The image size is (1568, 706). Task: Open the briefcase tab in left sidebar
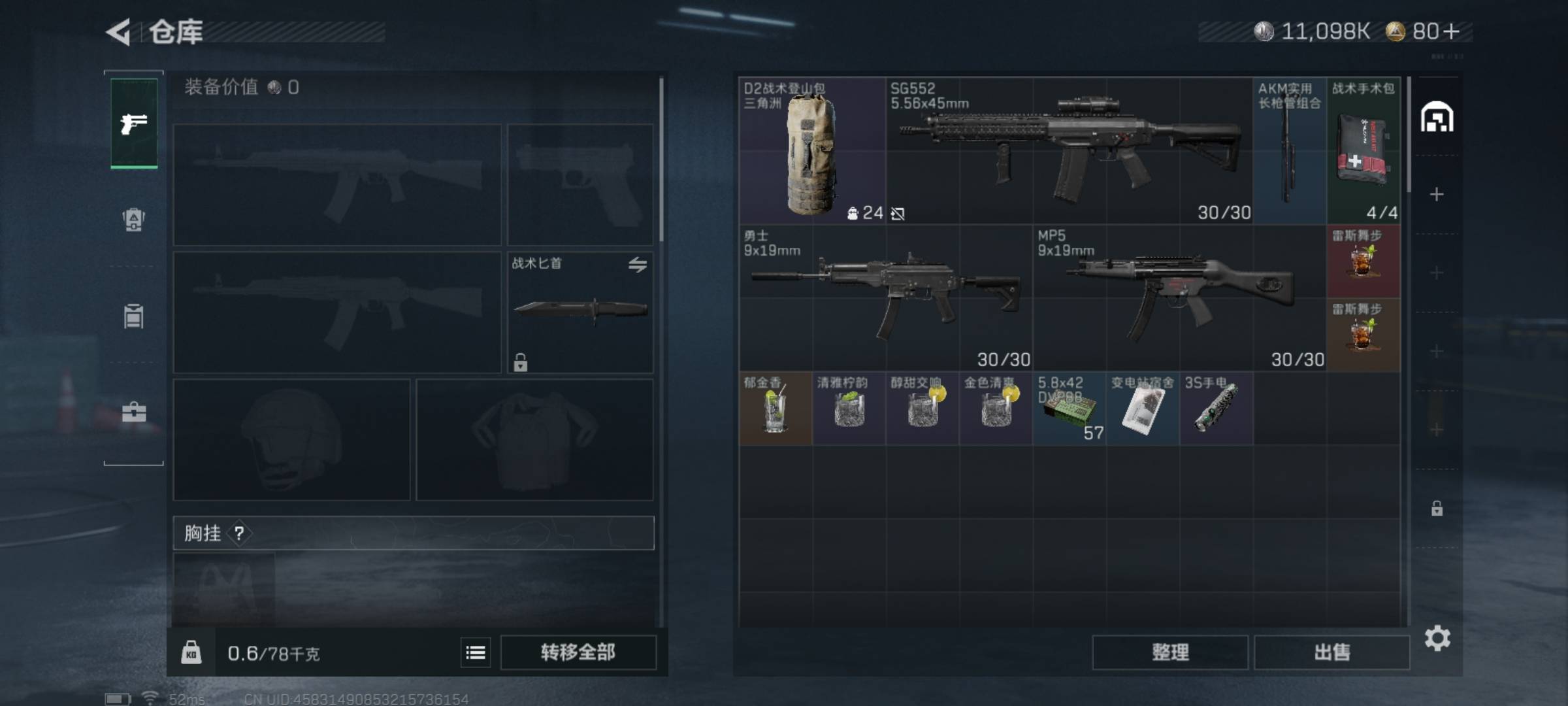tap(134, 412)
